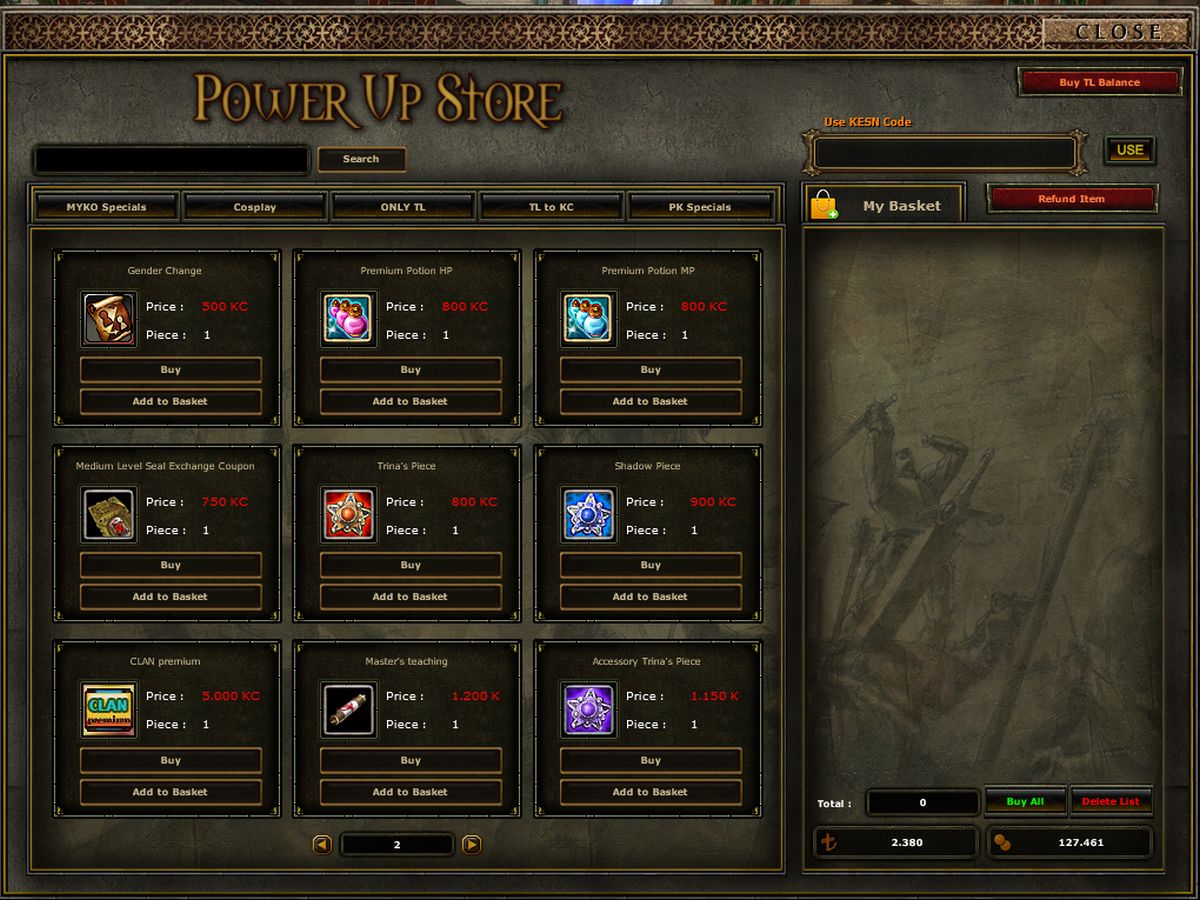Image resolution: width=1200 pixels, height=900 pixels.
Task: Add Premium Potion HP to basket
Action: coord(410,402)
